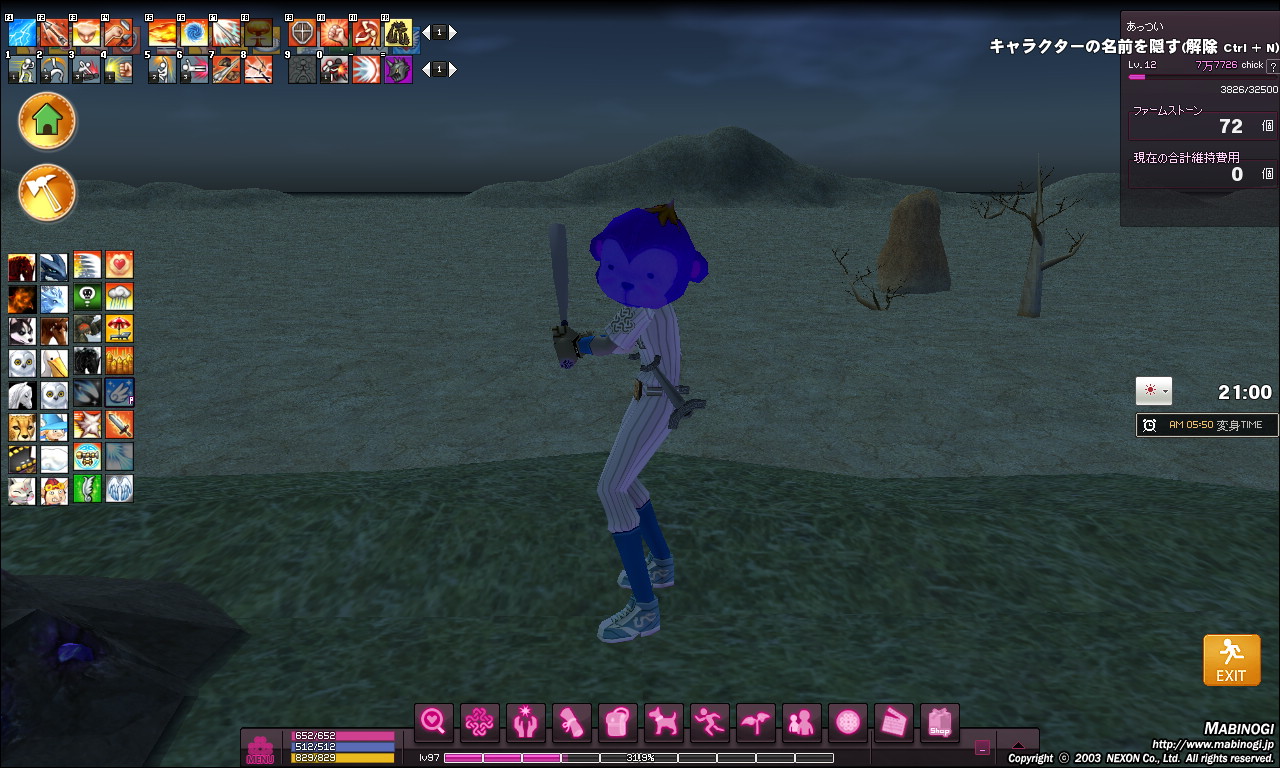This screenshot has height=768, width=1280.
Task: Open the dog pet menu button
Action: (661, 722)
